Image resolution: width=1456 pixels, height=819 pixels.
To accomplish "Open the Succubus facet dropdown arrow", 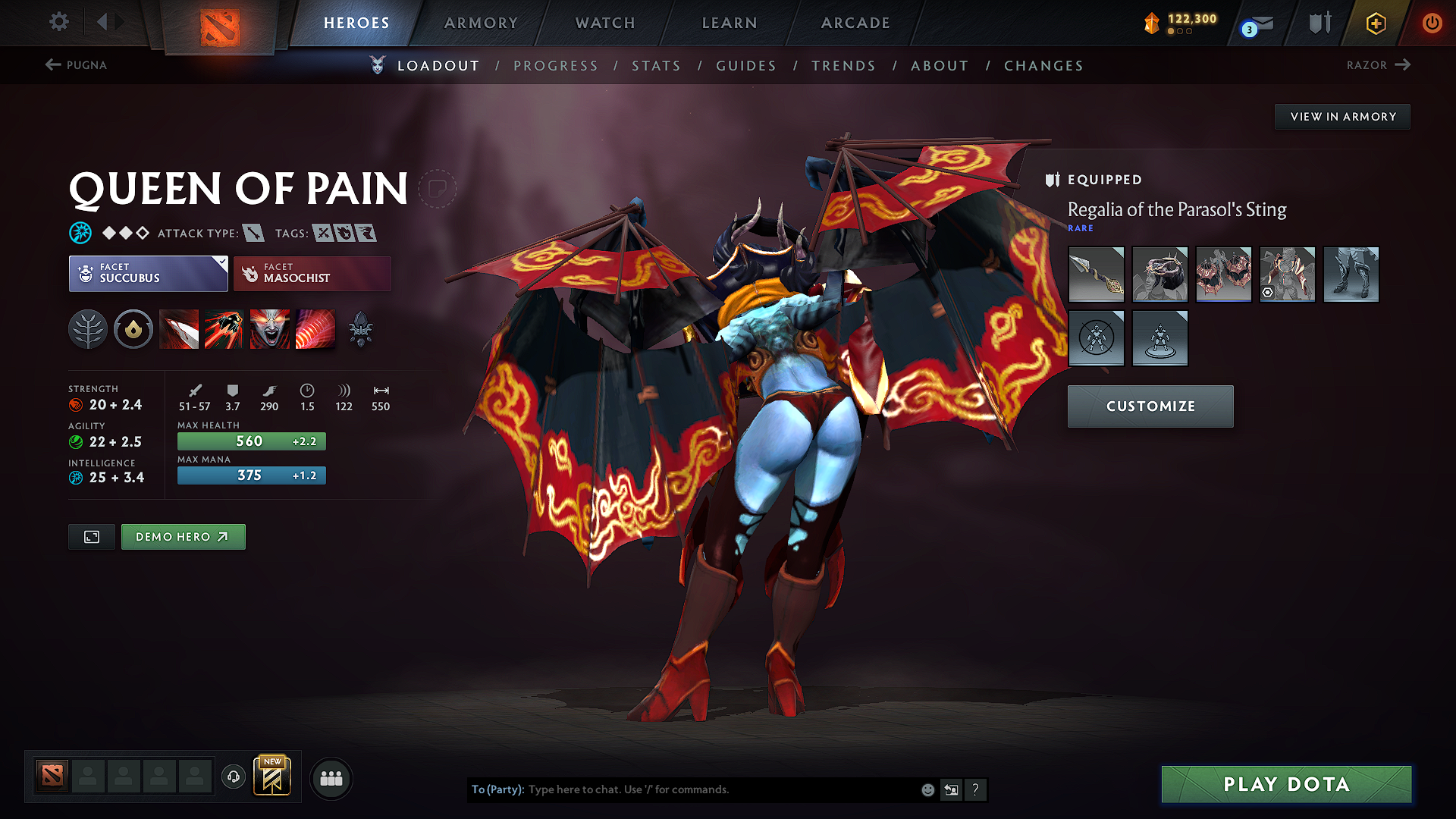I will click(x=221, y=262).
